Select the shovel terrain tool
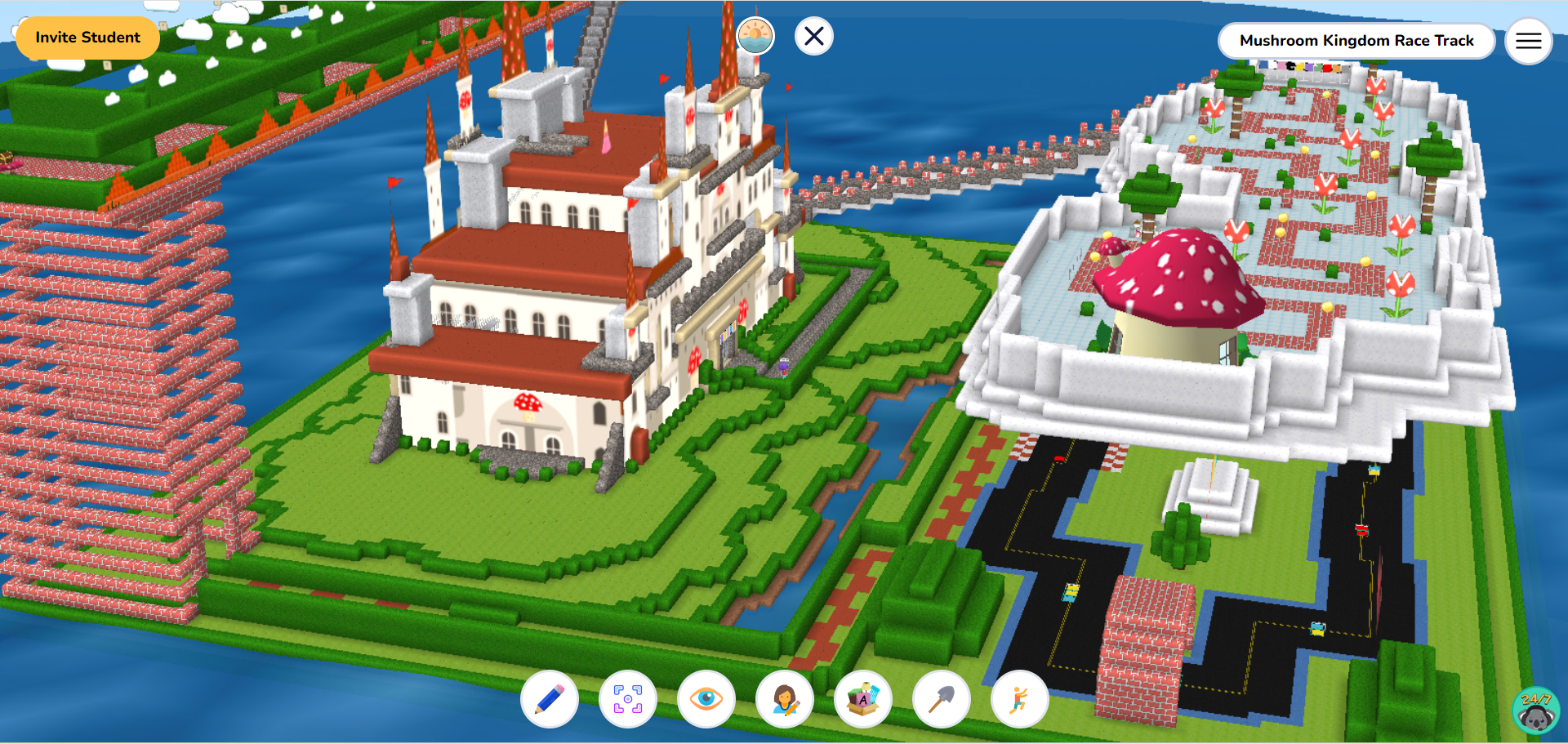Viewport: 1568px width, 744px height. (942, 700)
